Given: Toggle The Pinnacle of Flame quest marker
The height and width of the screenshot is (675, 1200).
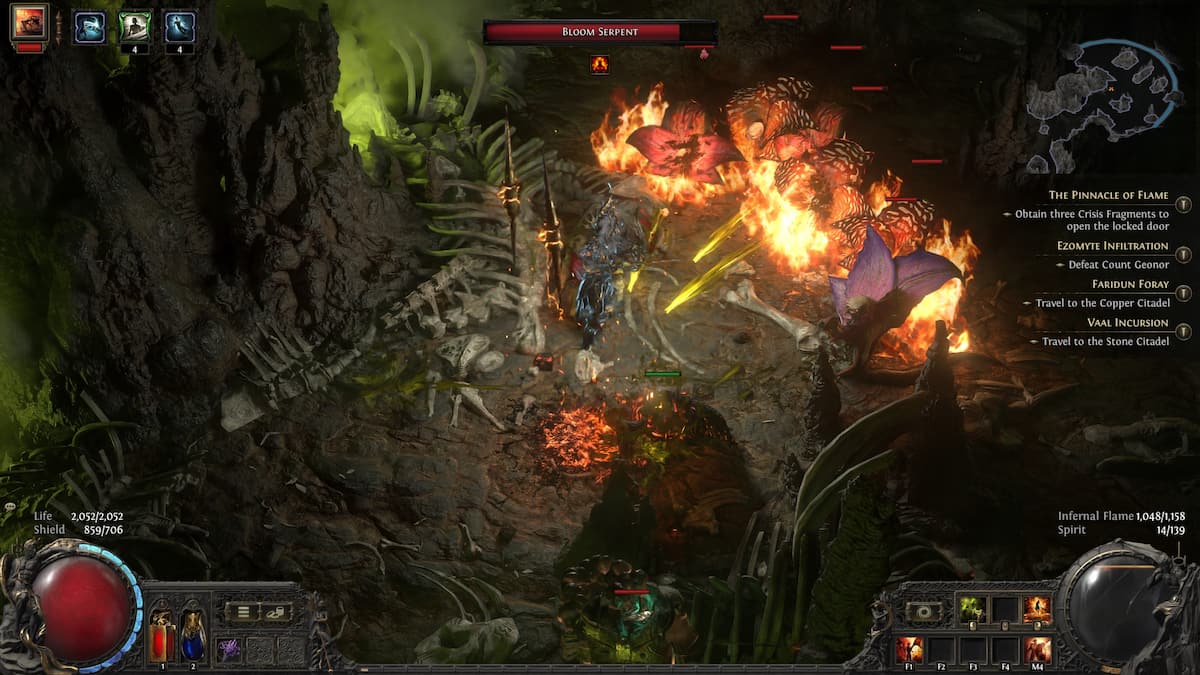Looking at the screenshot, I should coord(1184,204).
